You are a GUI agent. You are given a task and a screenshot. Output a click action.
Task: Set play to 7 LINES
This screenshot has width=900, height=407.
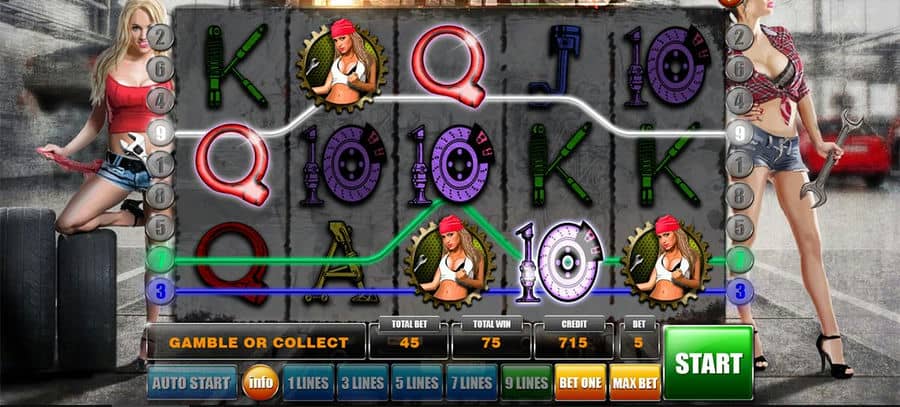470,382
